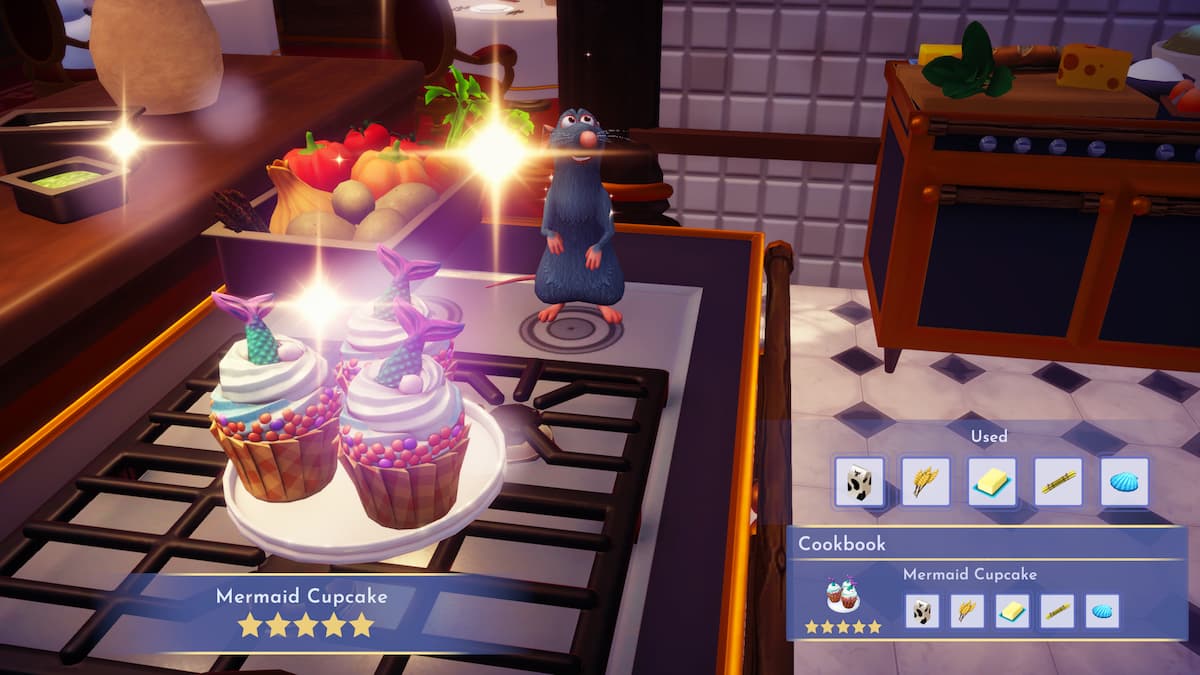Open the Mermaid Cupcake thumbnail in Cookbook

[x=843, y=596]
